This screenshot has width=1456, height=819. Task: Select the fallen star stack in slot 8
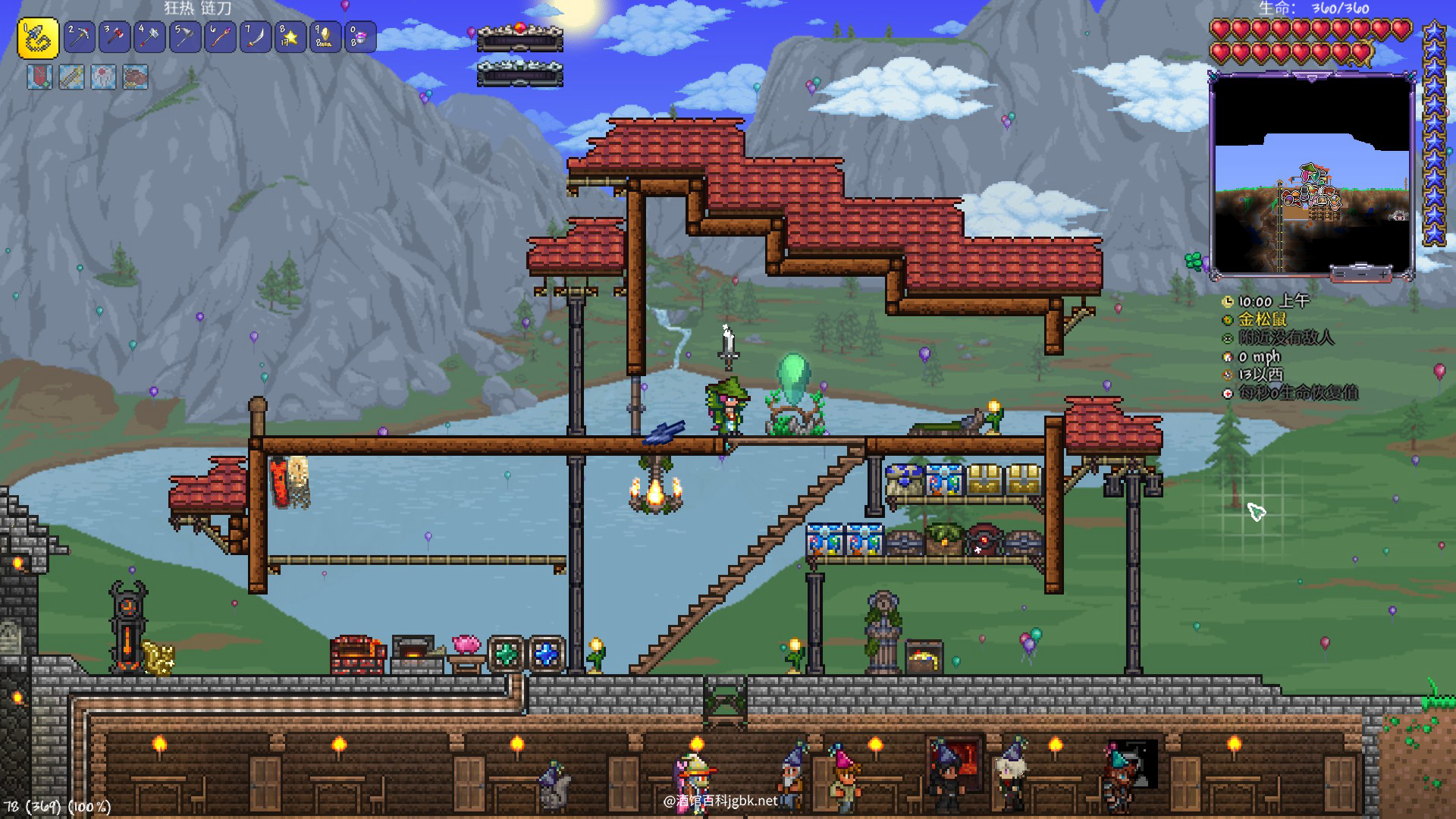(290, 36)
